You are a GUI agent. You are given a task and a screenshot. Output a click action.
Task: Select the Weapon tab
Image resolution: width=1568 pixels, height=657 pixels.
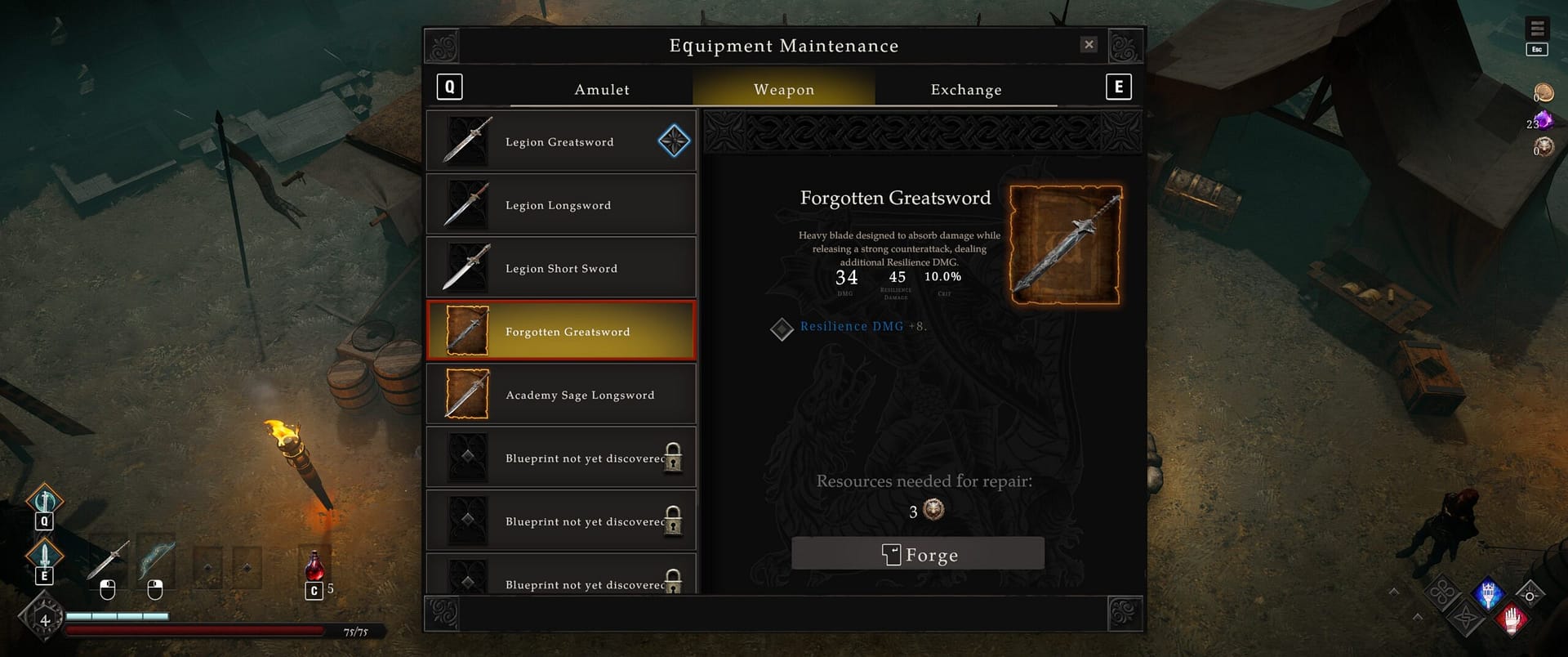[784, 89]
